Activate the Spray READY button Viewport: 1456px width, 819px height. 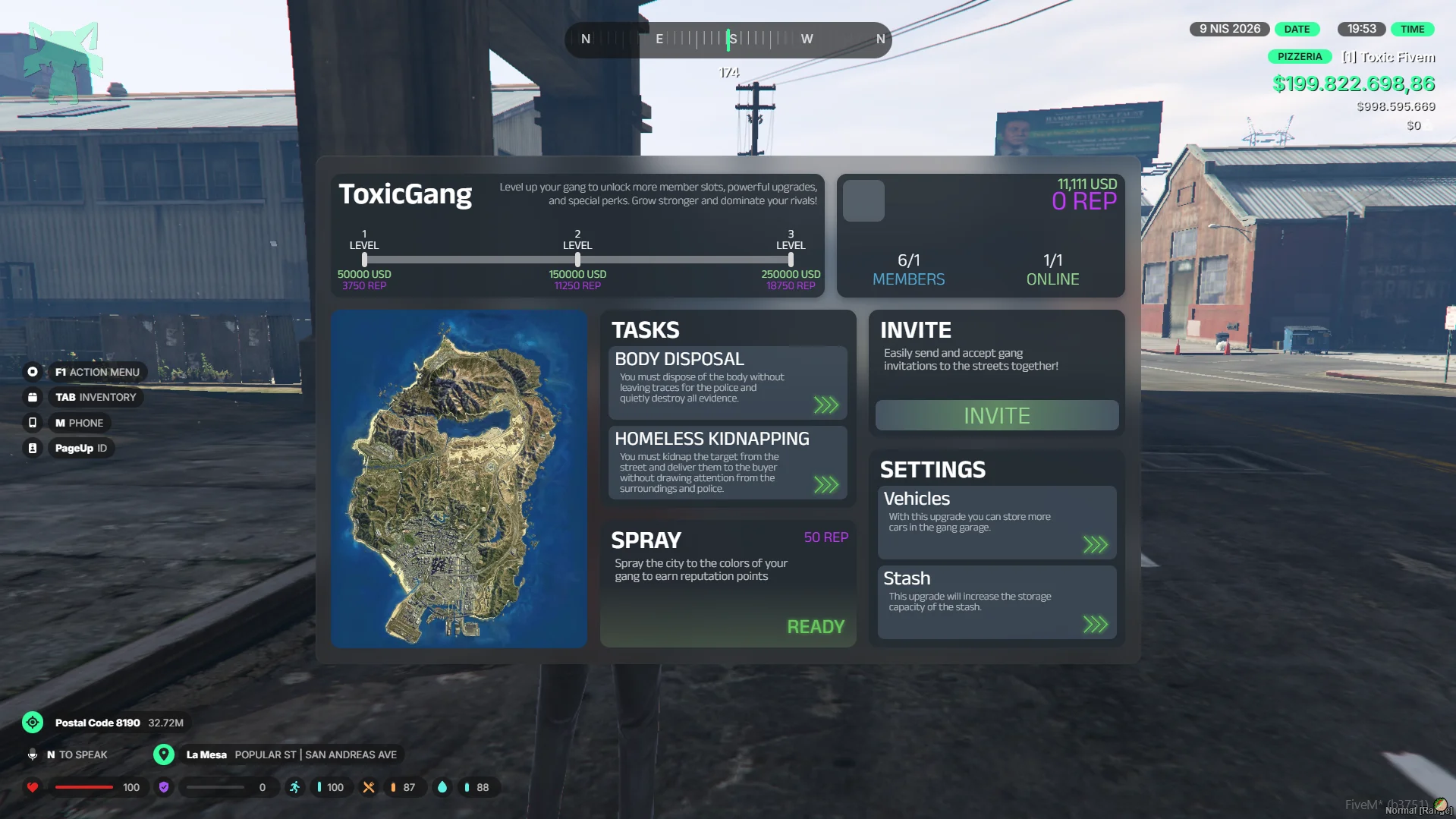[x=816, y=627]
